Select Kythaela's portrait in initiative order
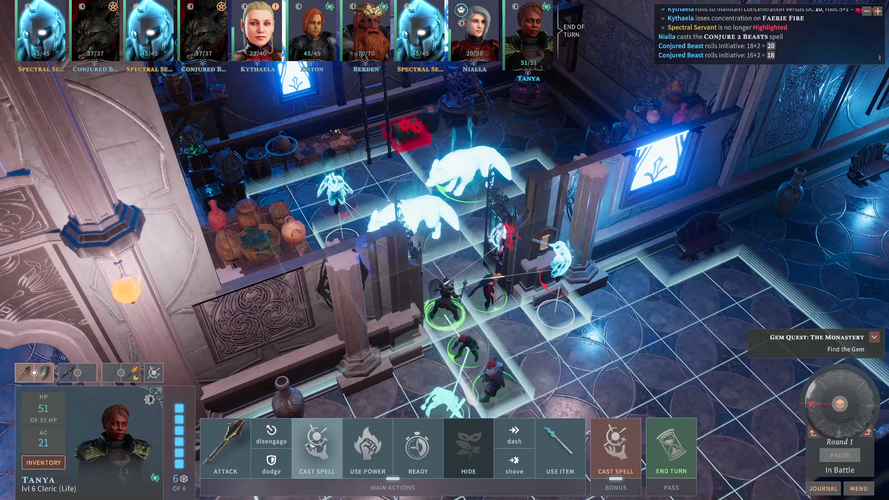The image size is (889, 500). (259, 31)
